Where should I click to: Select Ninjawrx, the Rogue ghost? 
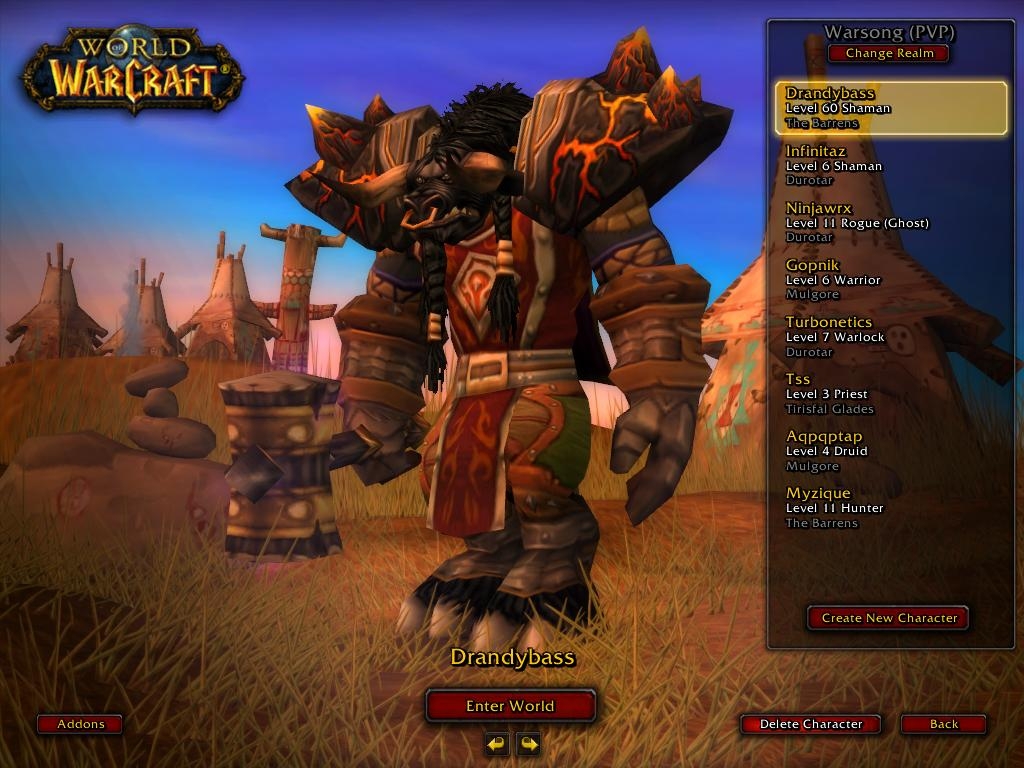pyautogui.click(x=891, y=222)
